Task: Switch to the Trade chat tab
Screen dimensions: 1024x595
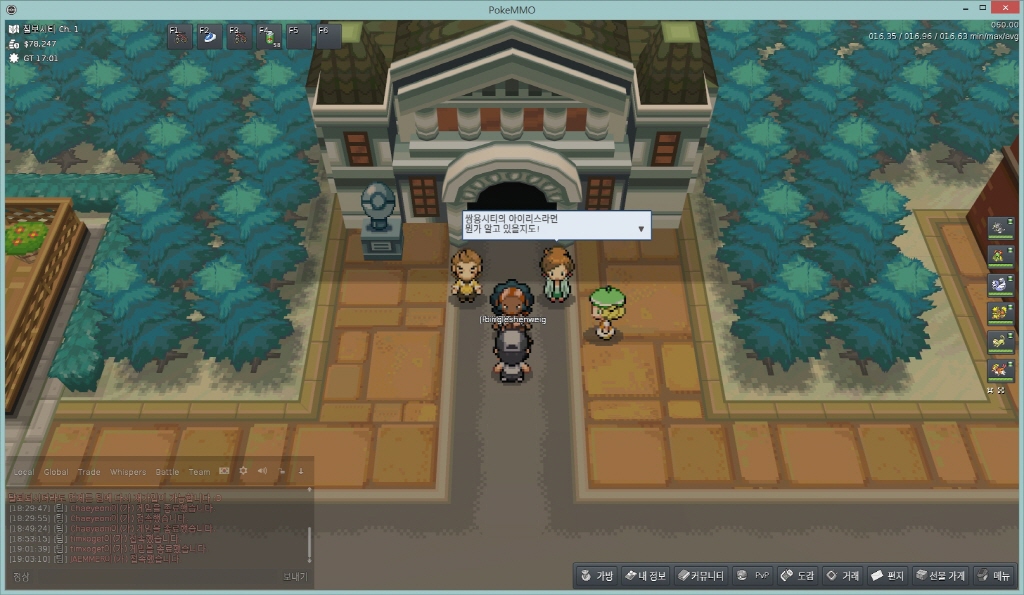Action: (89, 472)
